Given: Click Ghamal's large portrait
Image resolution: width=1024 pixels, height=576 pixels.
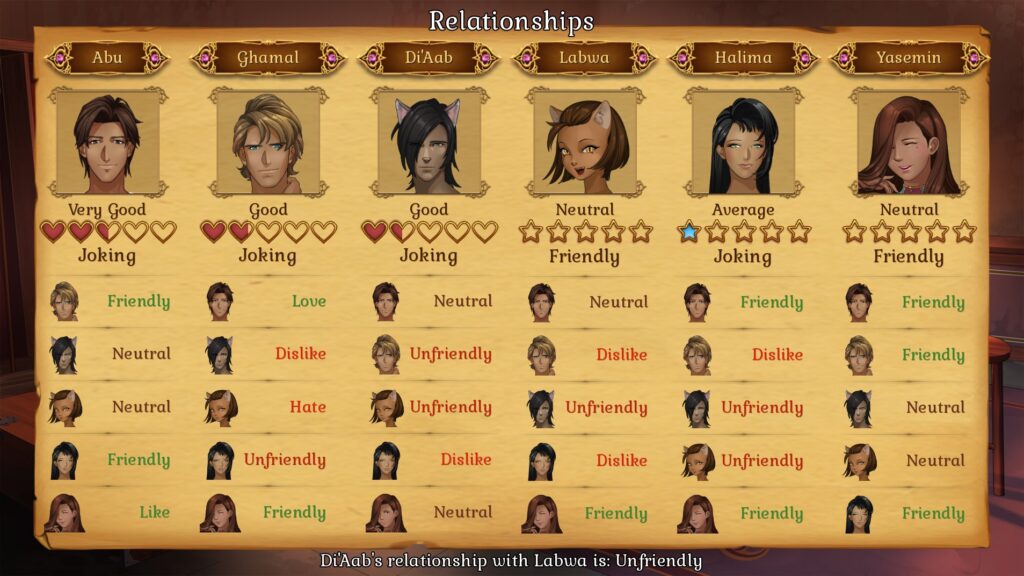Looking at the screenshot, I should pyautogui.click(x=268, y=143).
